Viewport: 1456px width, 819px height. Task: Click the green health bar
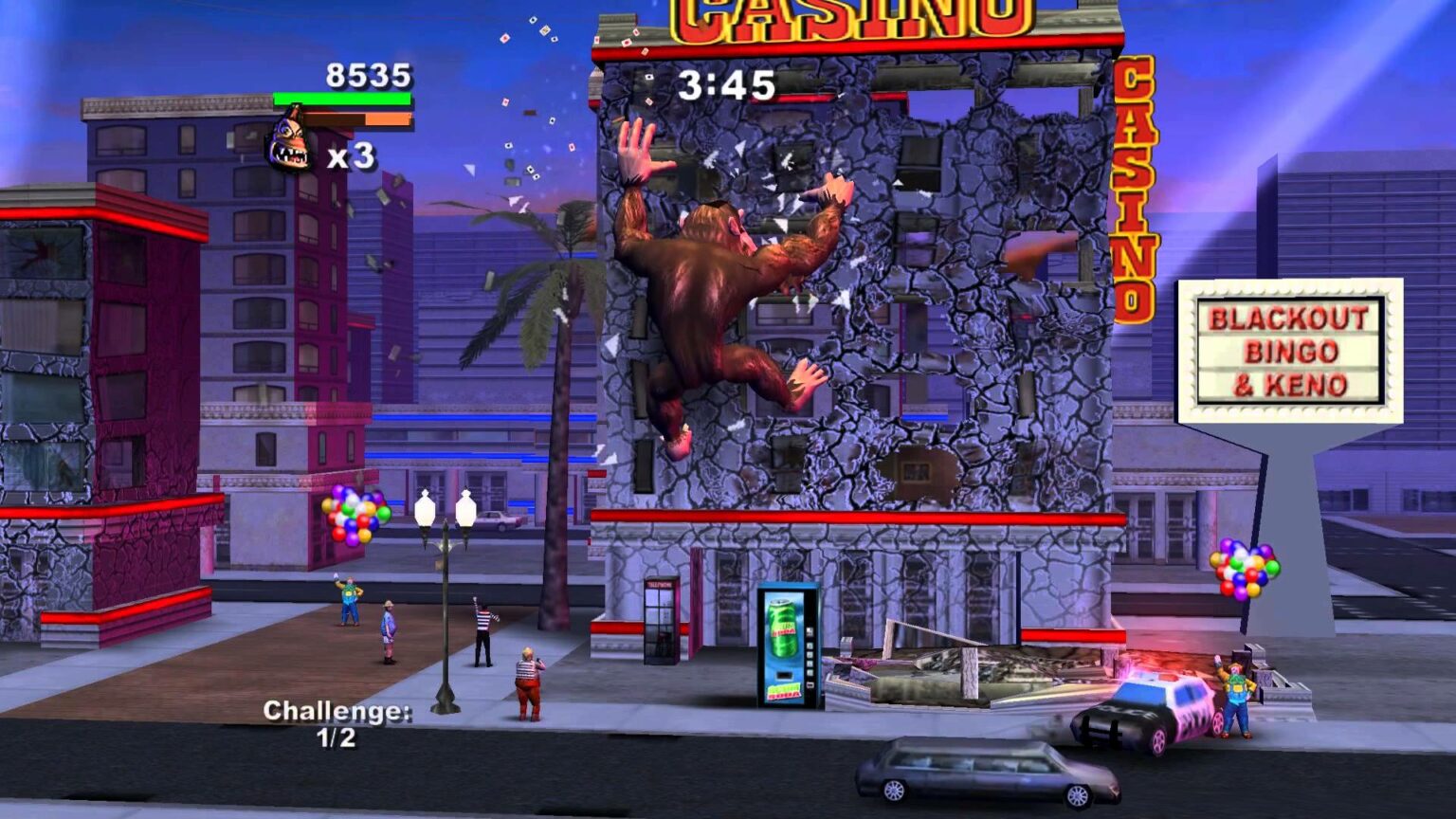point(339,98)
